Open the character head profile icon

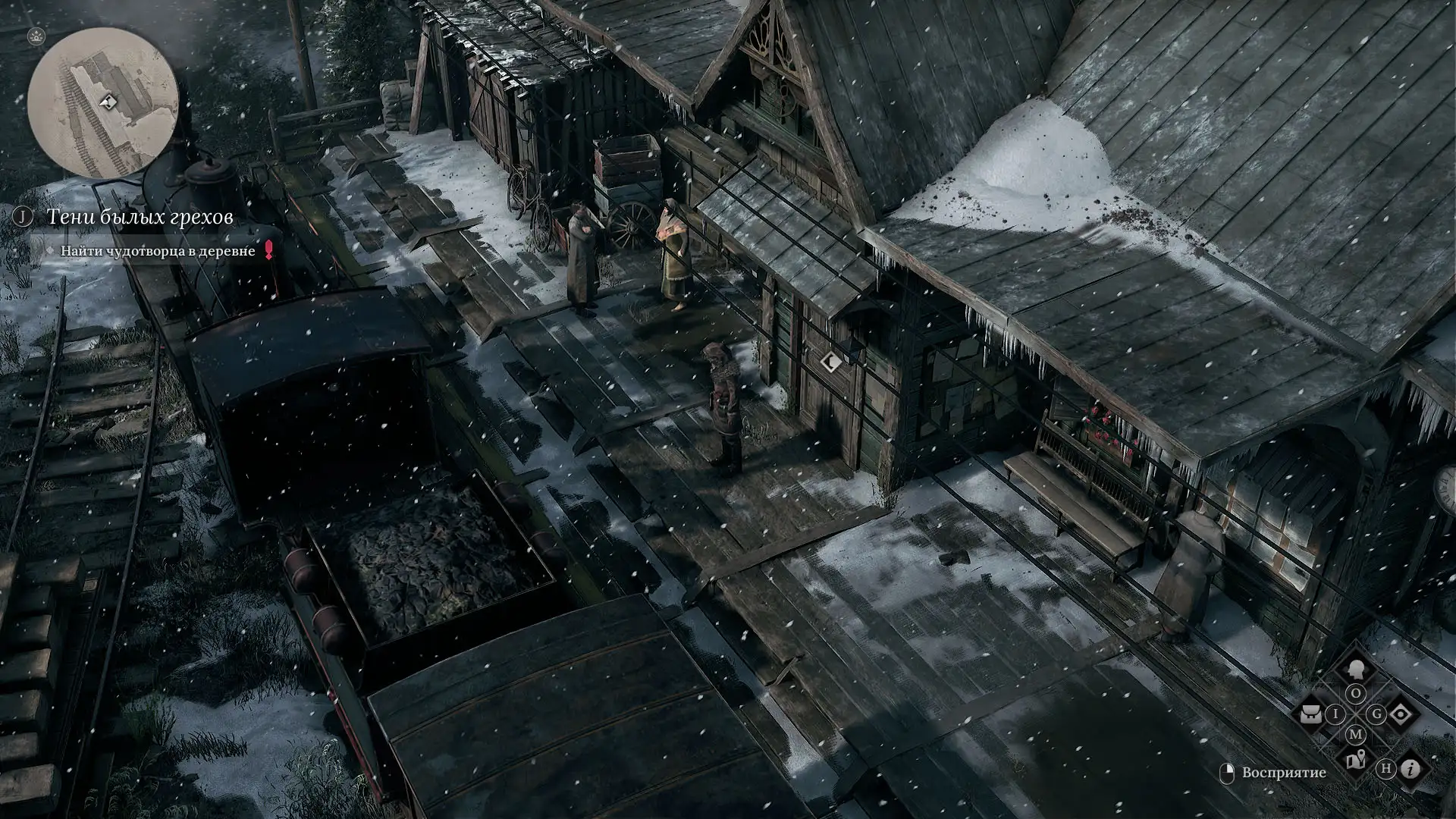tap(1355, 670)
